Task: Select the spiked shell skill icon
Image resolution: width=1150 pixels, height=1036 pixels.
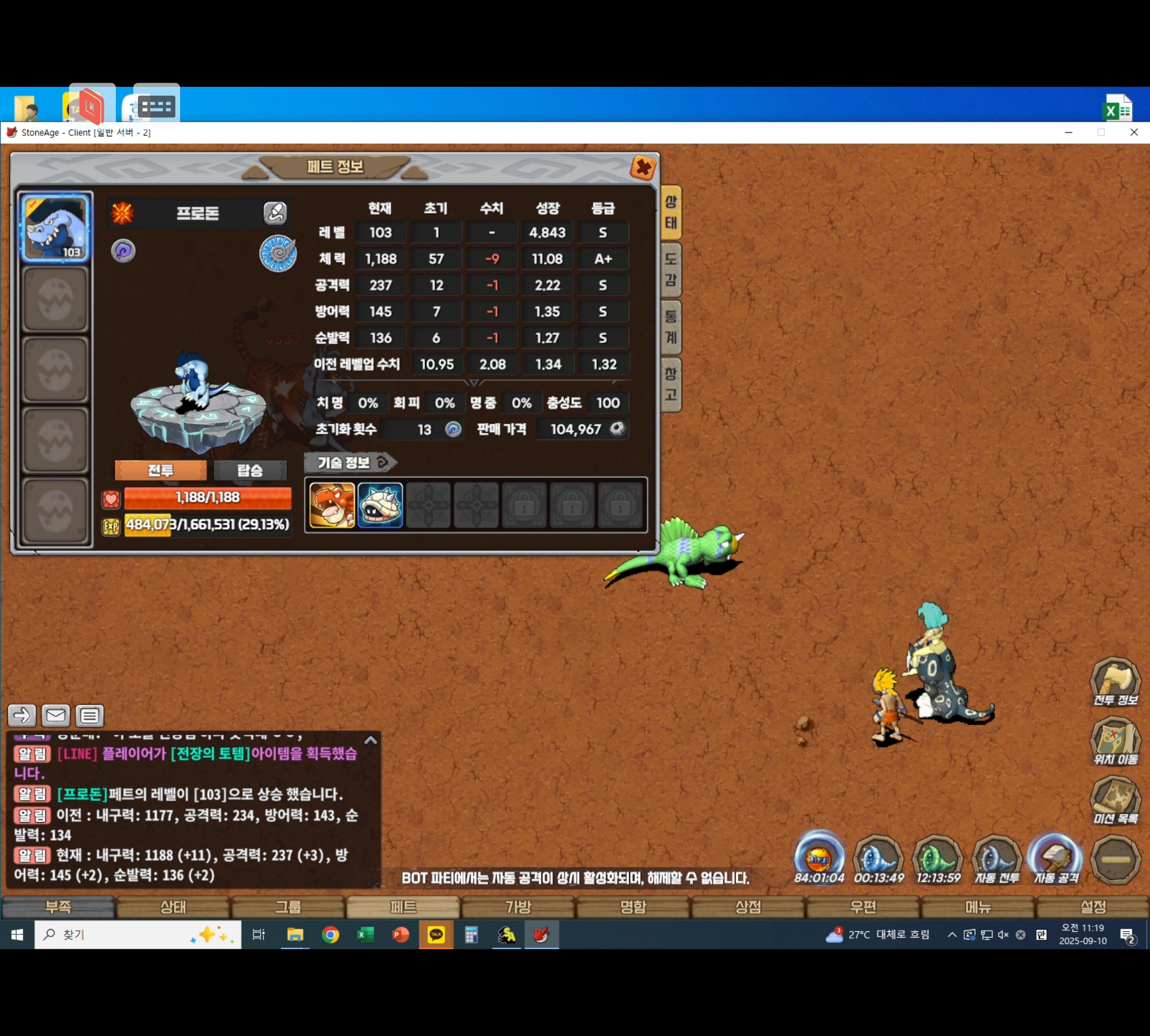Action: tap(380, 505)
